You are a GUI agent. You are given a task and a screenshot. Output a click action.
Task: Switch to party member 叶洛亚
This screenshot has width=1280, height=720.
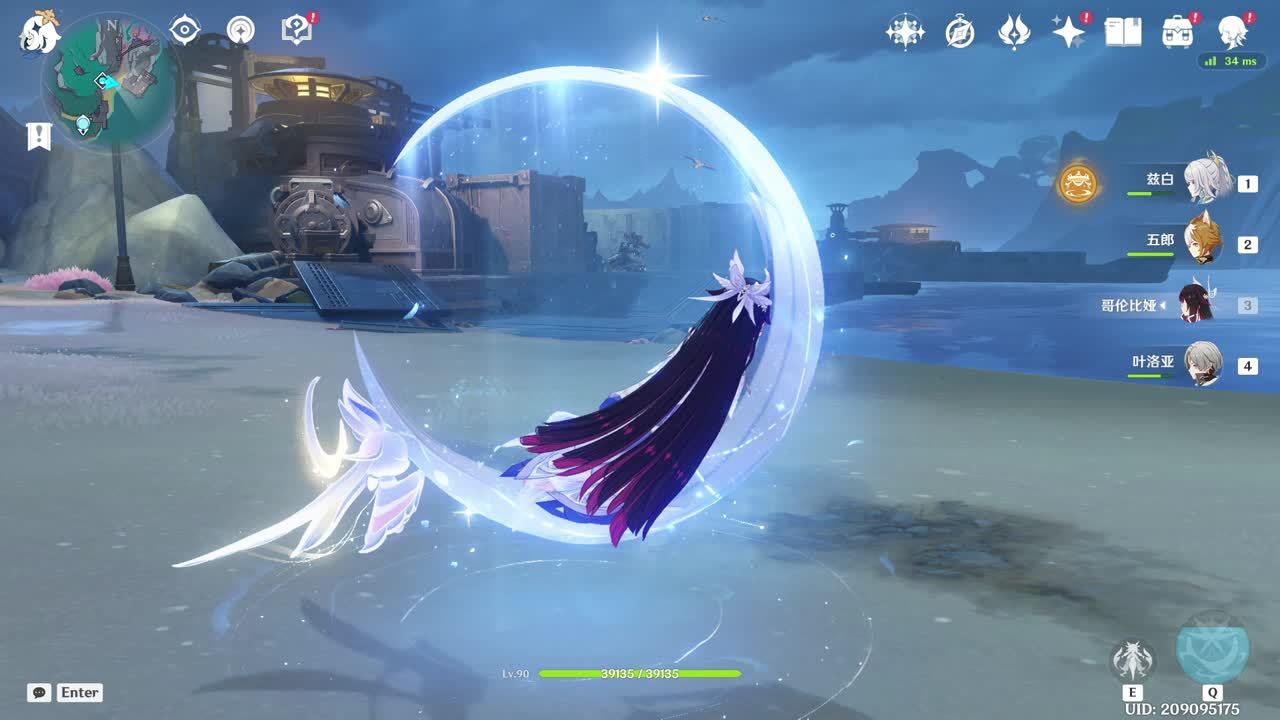click(1202, 365)
